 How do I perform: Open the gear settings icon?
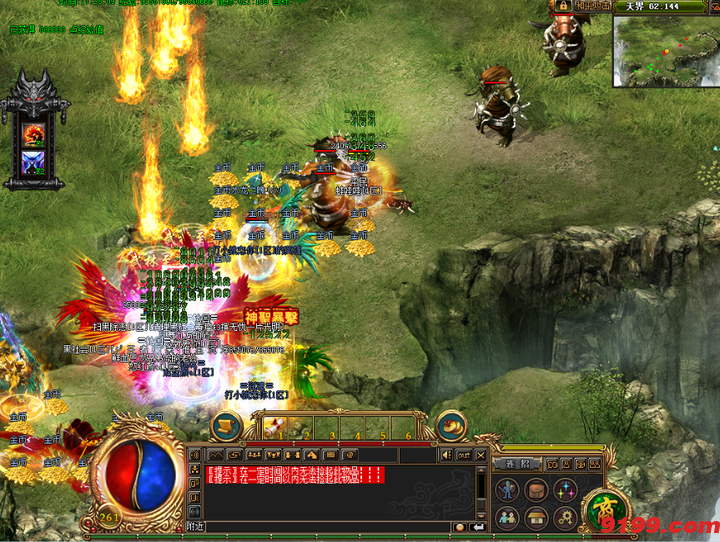pyautogui.click(x=566, y=518)
